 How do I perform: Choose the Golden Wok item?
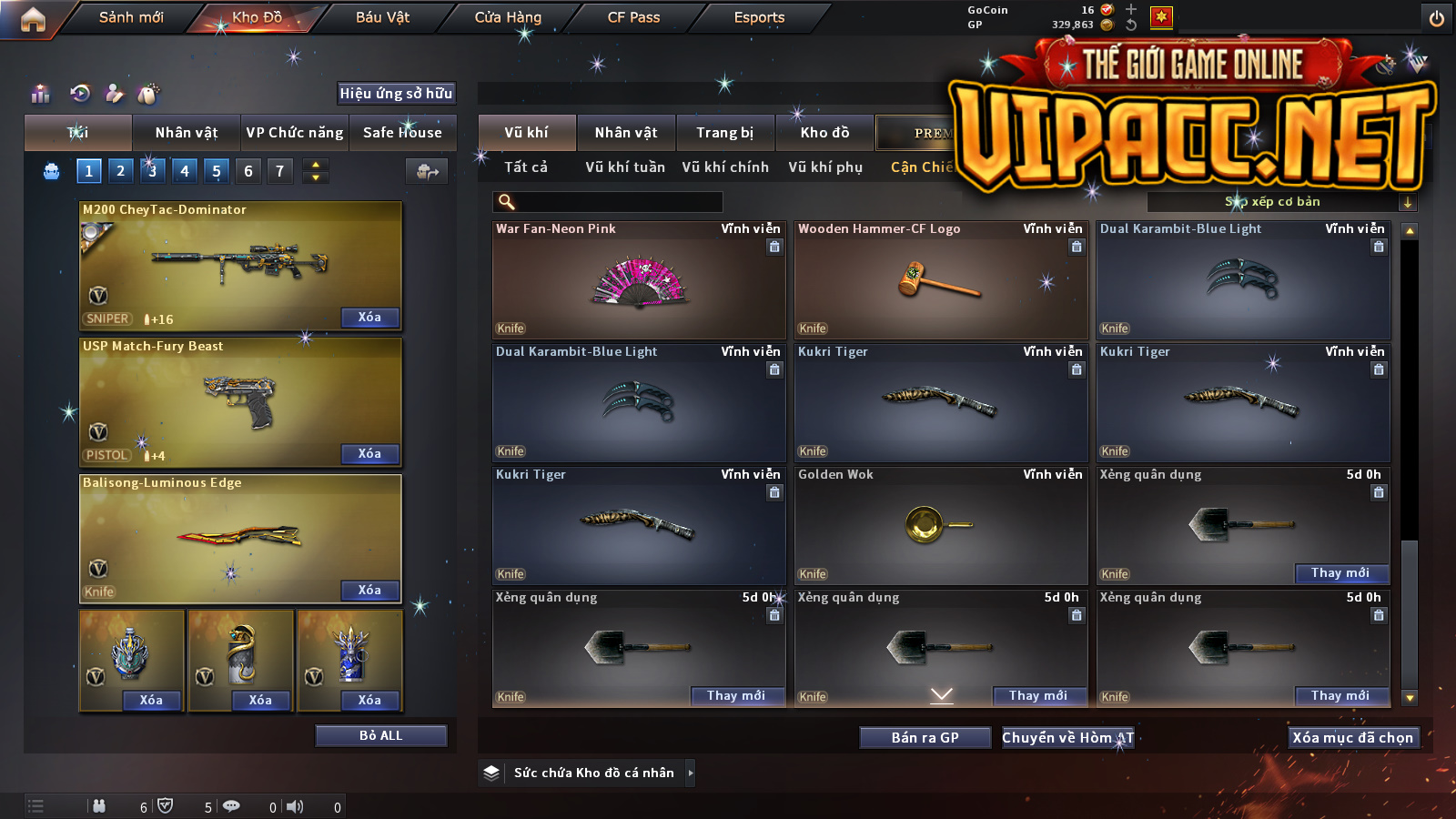pyautogui.click(x=941, y=526)
